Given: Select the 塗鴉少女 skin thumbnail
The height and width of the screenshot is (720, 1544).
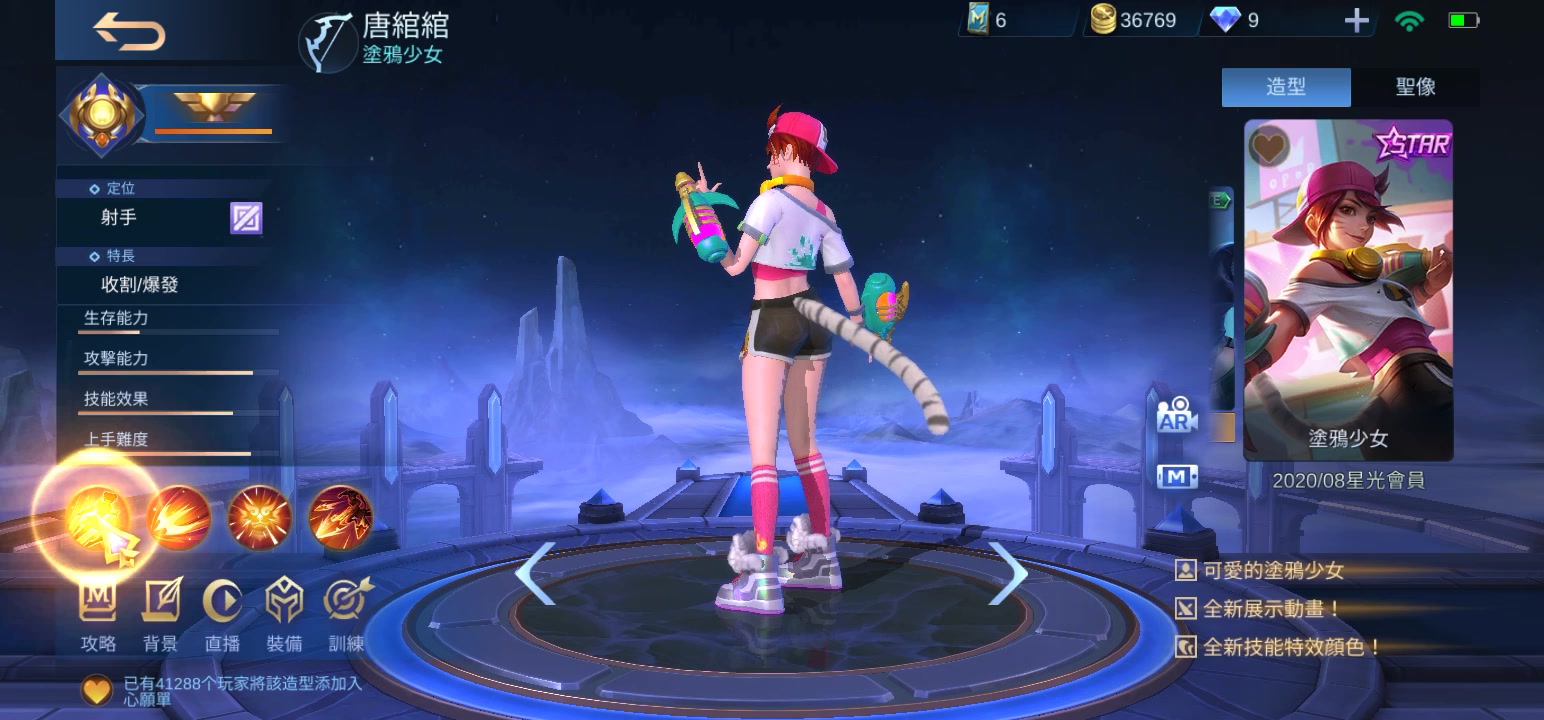Looking at the screenshot, I should [x=1347, y=290].
